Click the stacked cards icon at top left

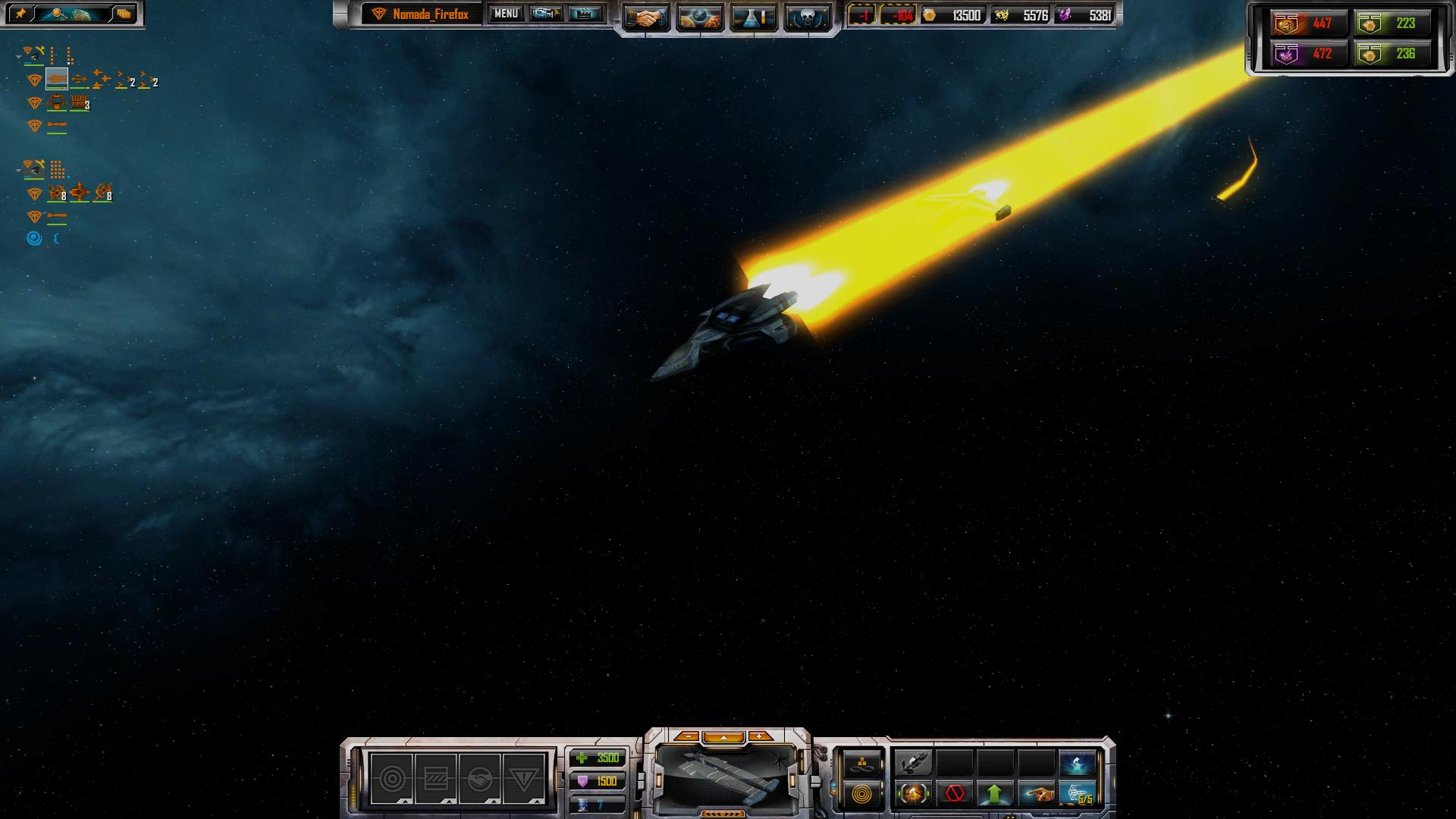coord(123,14)
